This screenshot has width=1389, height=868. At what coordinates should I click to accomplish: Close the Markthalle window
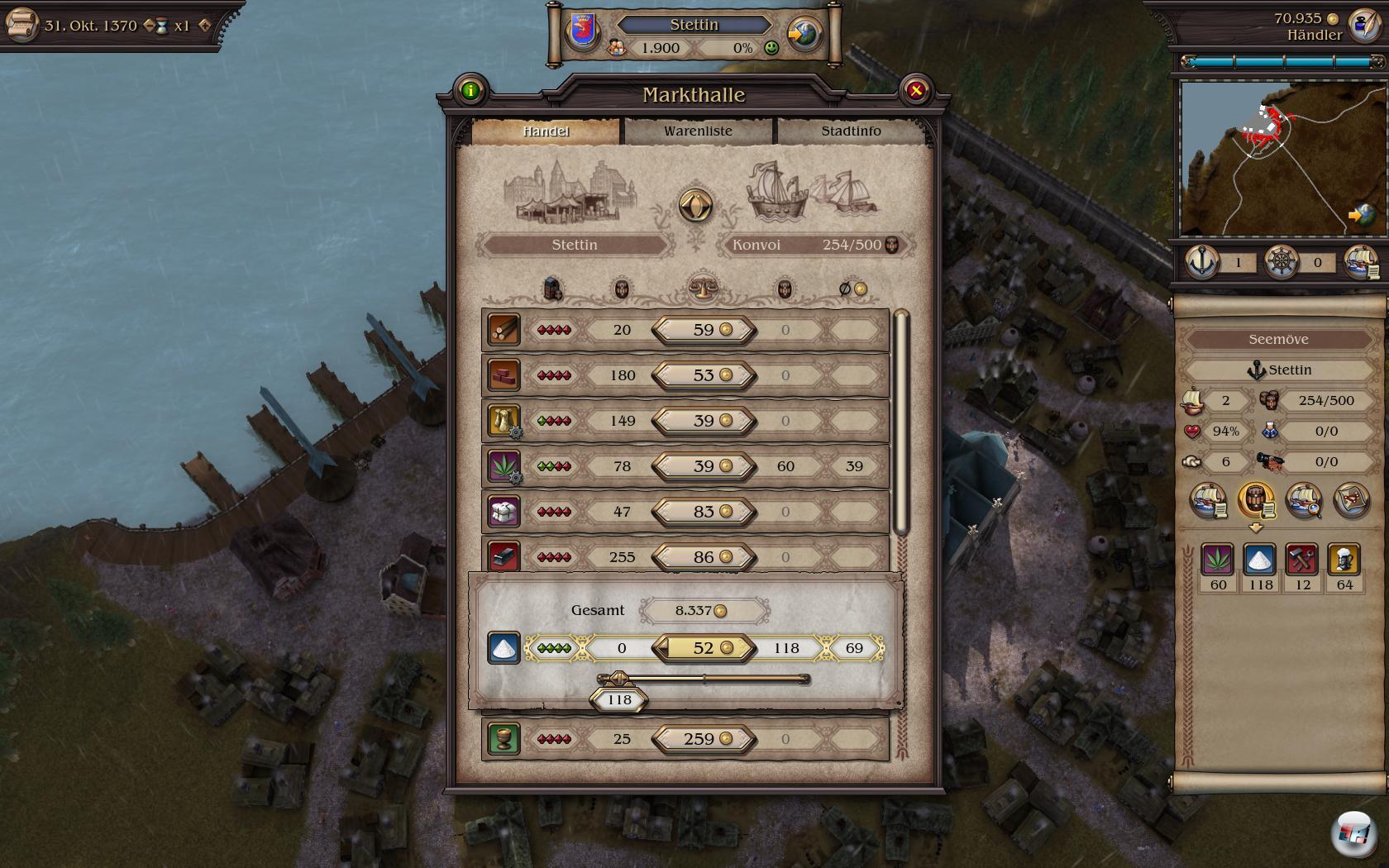tap(915, 91)
